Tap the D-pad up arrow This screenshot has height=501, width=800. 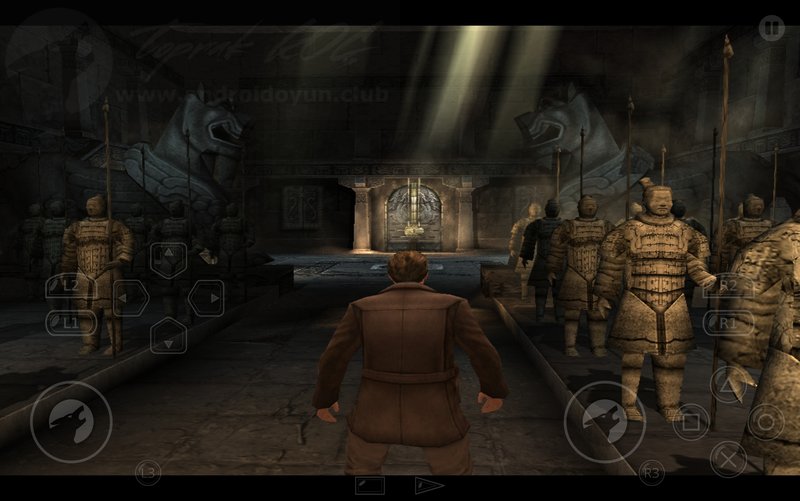168,260
